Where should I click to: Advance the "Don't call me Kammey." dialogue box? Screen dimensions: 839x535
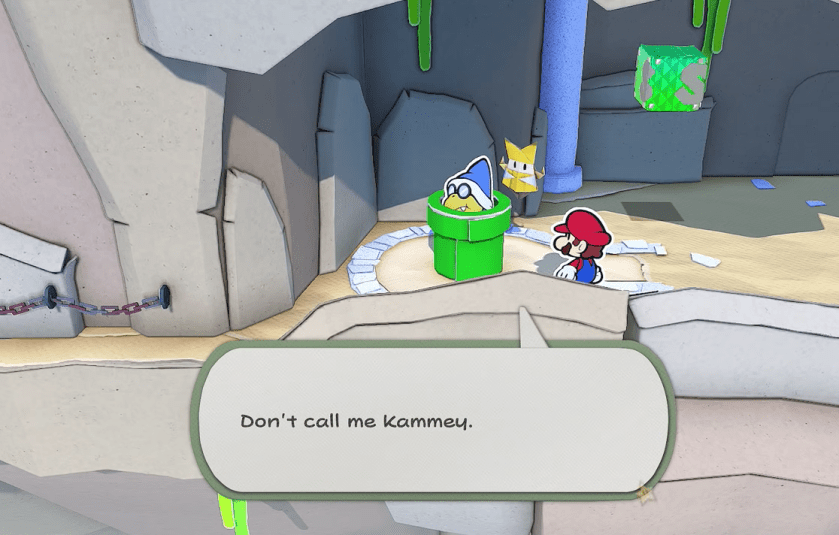click(435, 419)
